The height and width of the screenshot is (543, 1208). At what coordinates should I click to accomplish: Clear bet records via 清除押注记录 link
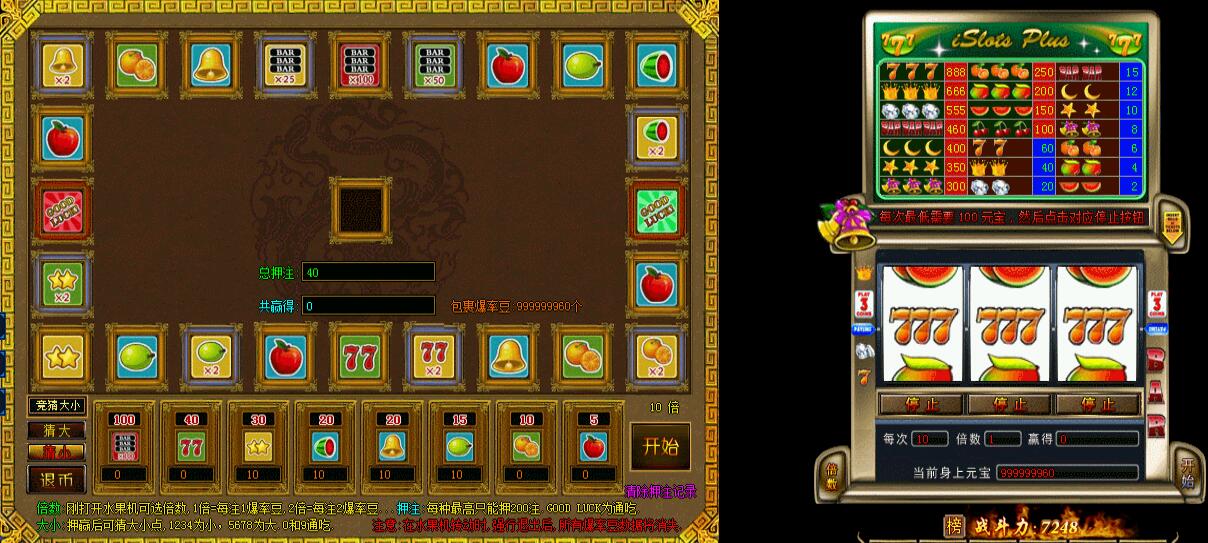point(660,491)
